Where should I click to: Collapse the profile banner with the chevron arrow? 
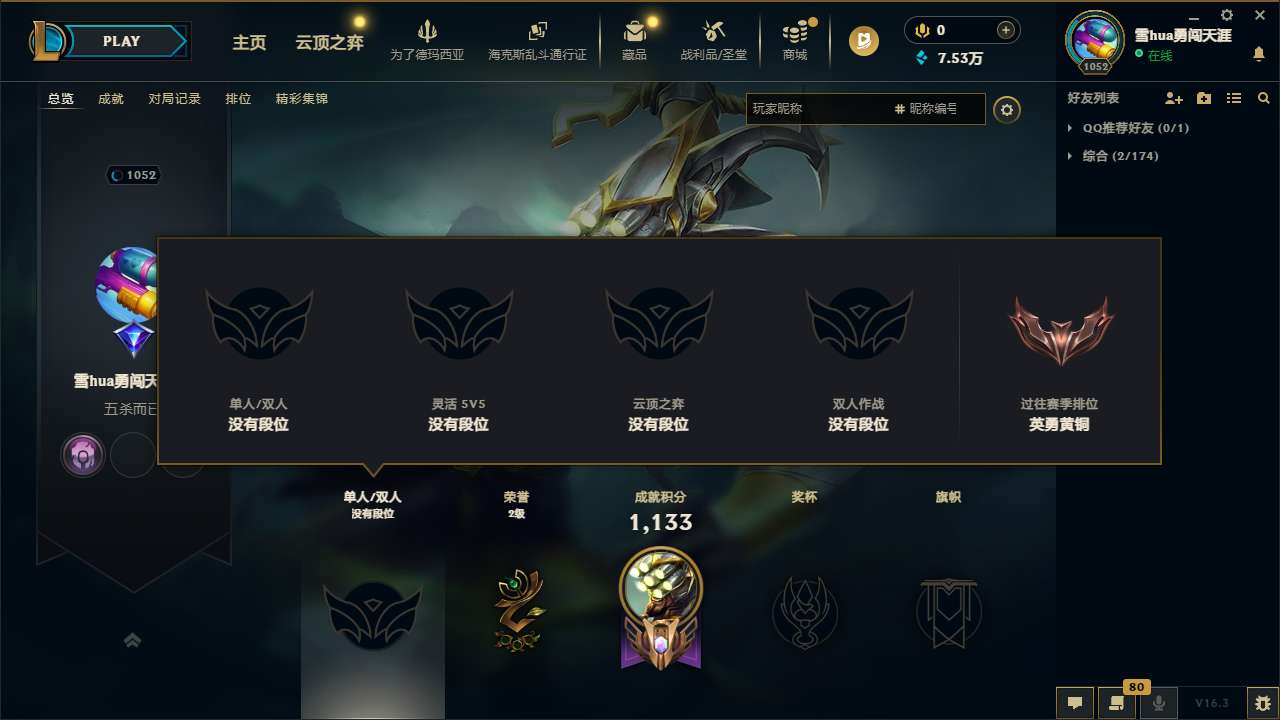pos(133,640)
